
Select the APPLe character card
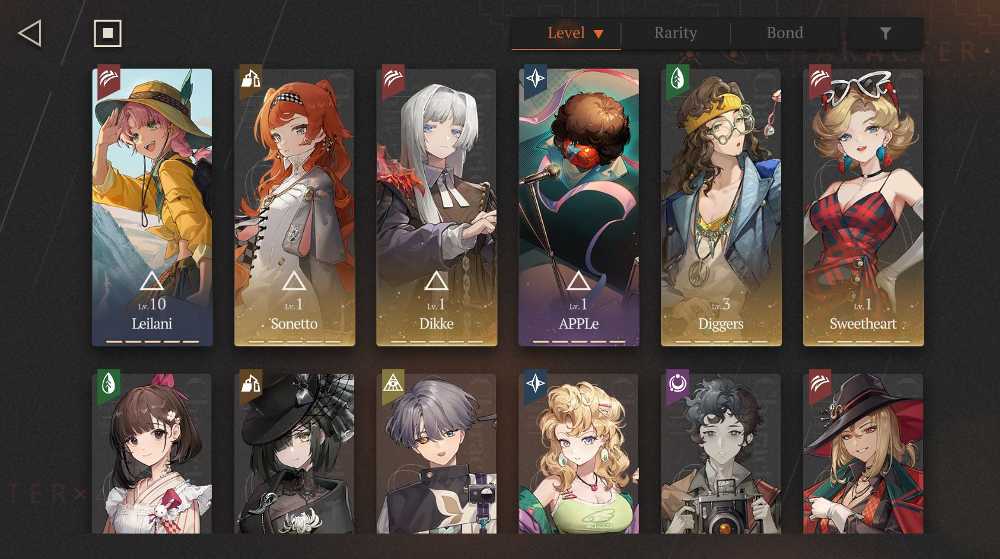point(578,207)
